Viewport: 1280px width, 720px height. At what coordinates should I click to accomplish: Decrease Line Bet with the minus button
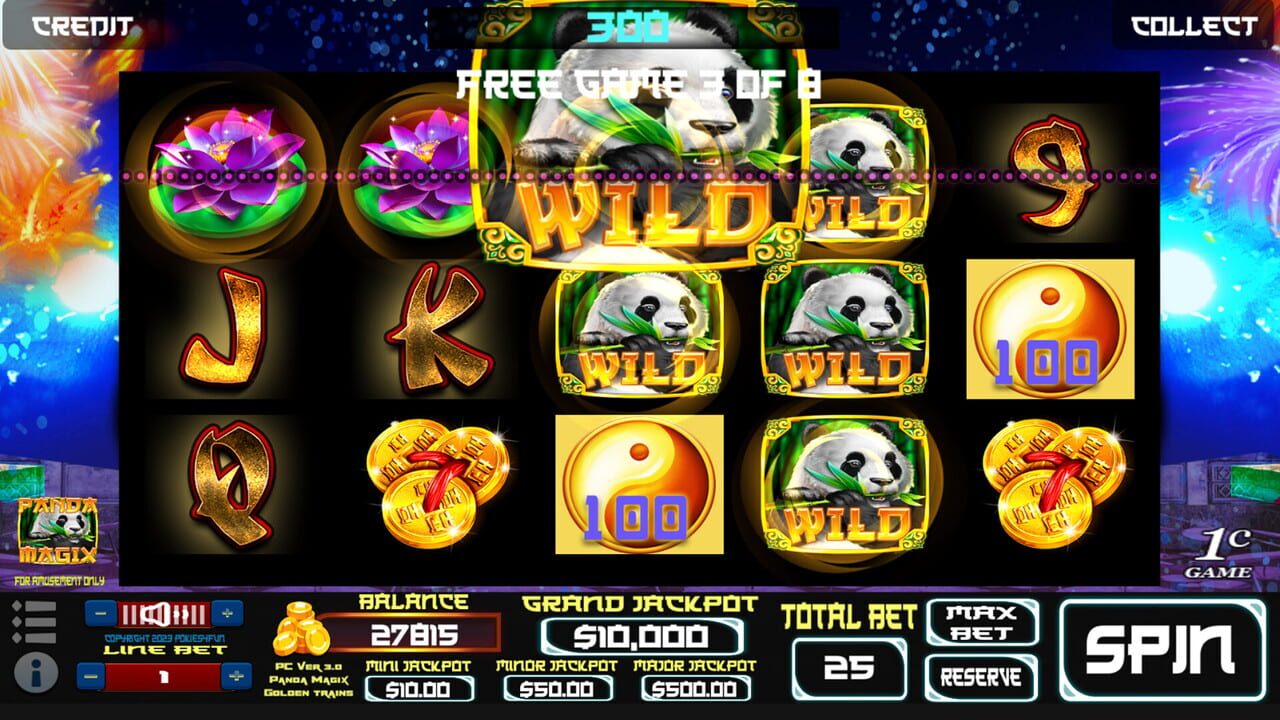(x=89, y=676)
